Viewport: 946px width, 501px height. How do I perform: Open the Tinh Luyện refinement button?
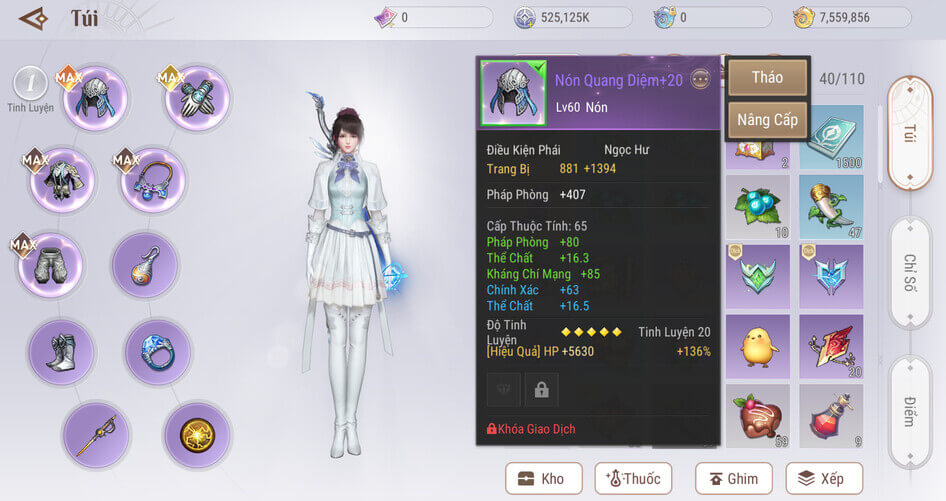pos(30,88)
